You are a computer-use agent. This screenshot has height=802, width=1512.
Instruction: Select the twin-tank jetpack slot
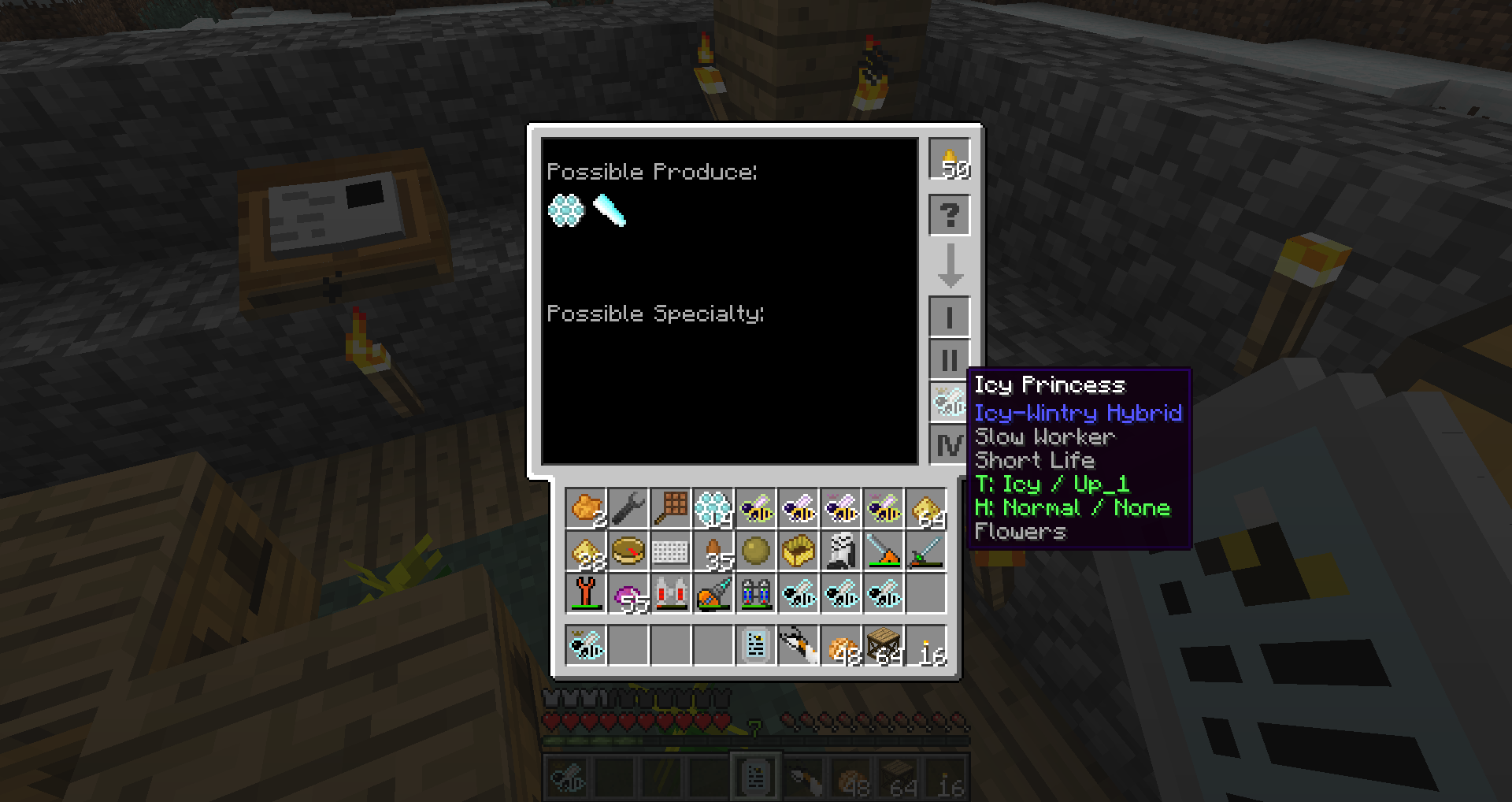(x=756, y=593)
